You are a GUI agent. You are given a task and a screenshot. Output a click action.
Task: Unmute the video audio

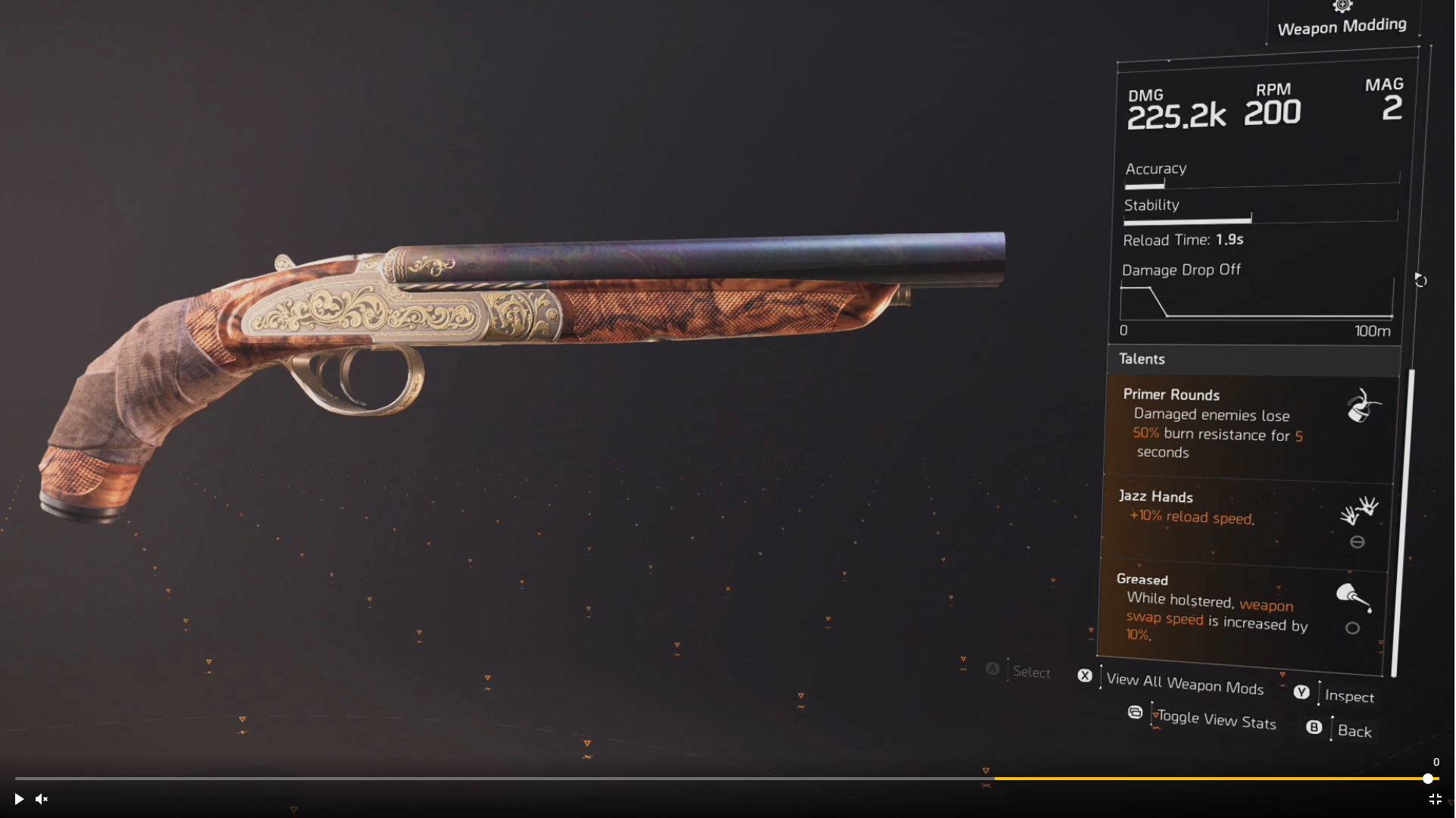tap(42, 799)
